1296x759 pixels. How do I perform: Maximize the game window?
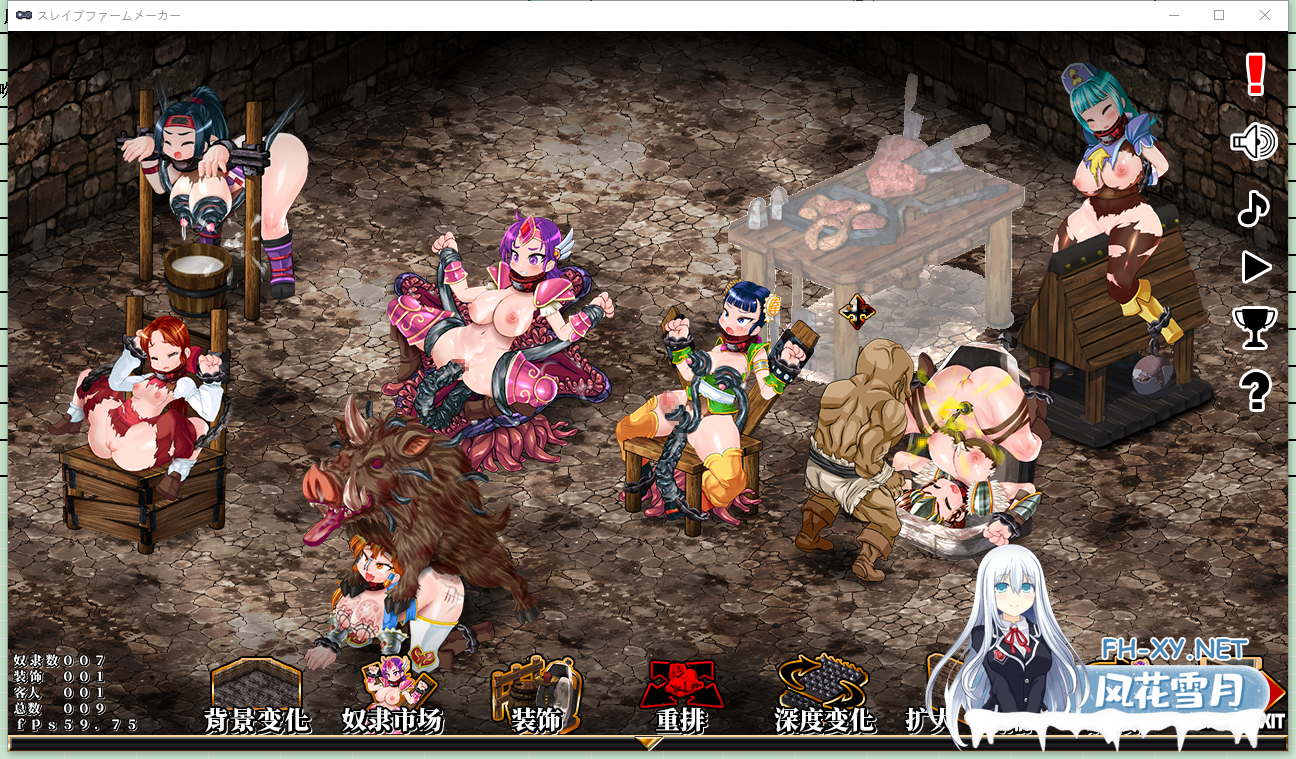1219,15
